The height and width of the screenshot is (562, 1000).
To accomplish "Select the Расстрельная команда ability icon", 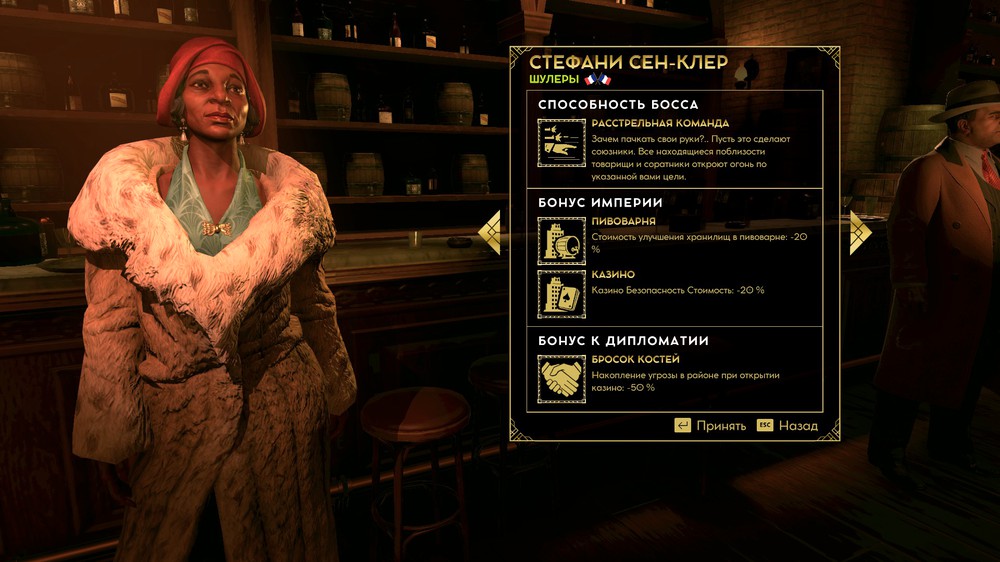I will tap(561, 142).
